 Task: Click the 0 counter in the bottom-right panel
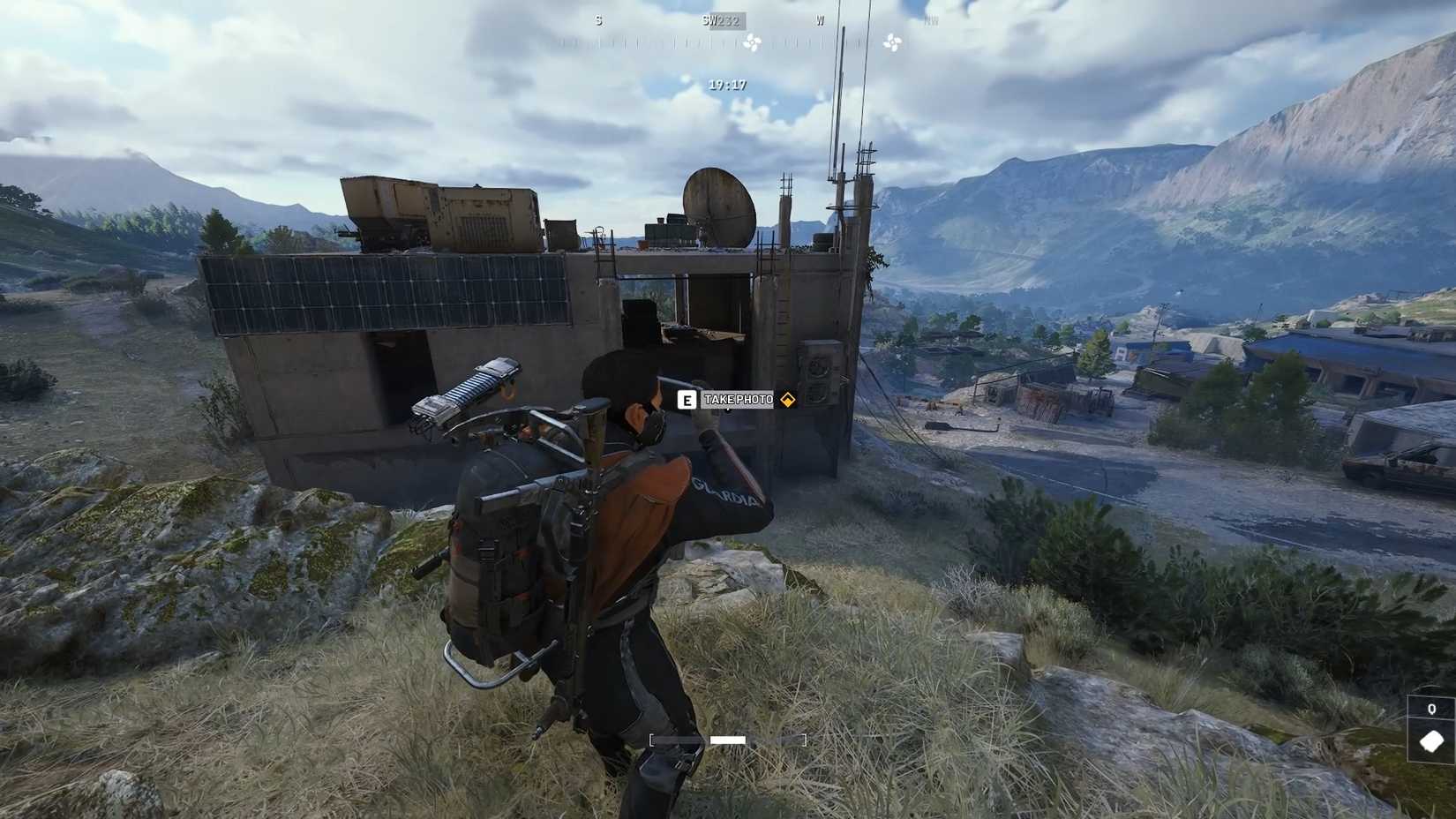pyautogui.click(x=1430, y=708)
